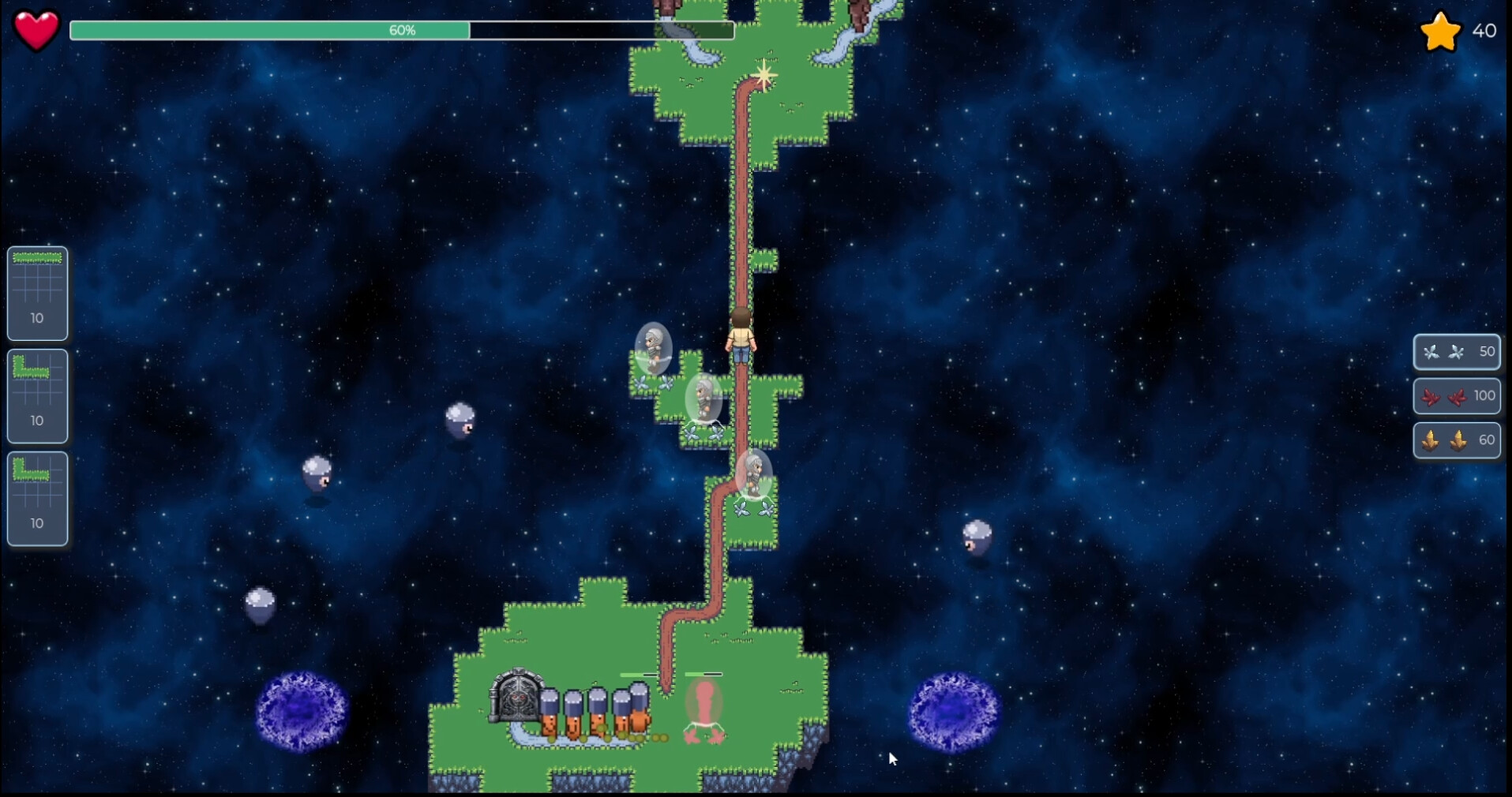Select the gold star score icon
This screenshot has width=1512, height=797.
1440,31
